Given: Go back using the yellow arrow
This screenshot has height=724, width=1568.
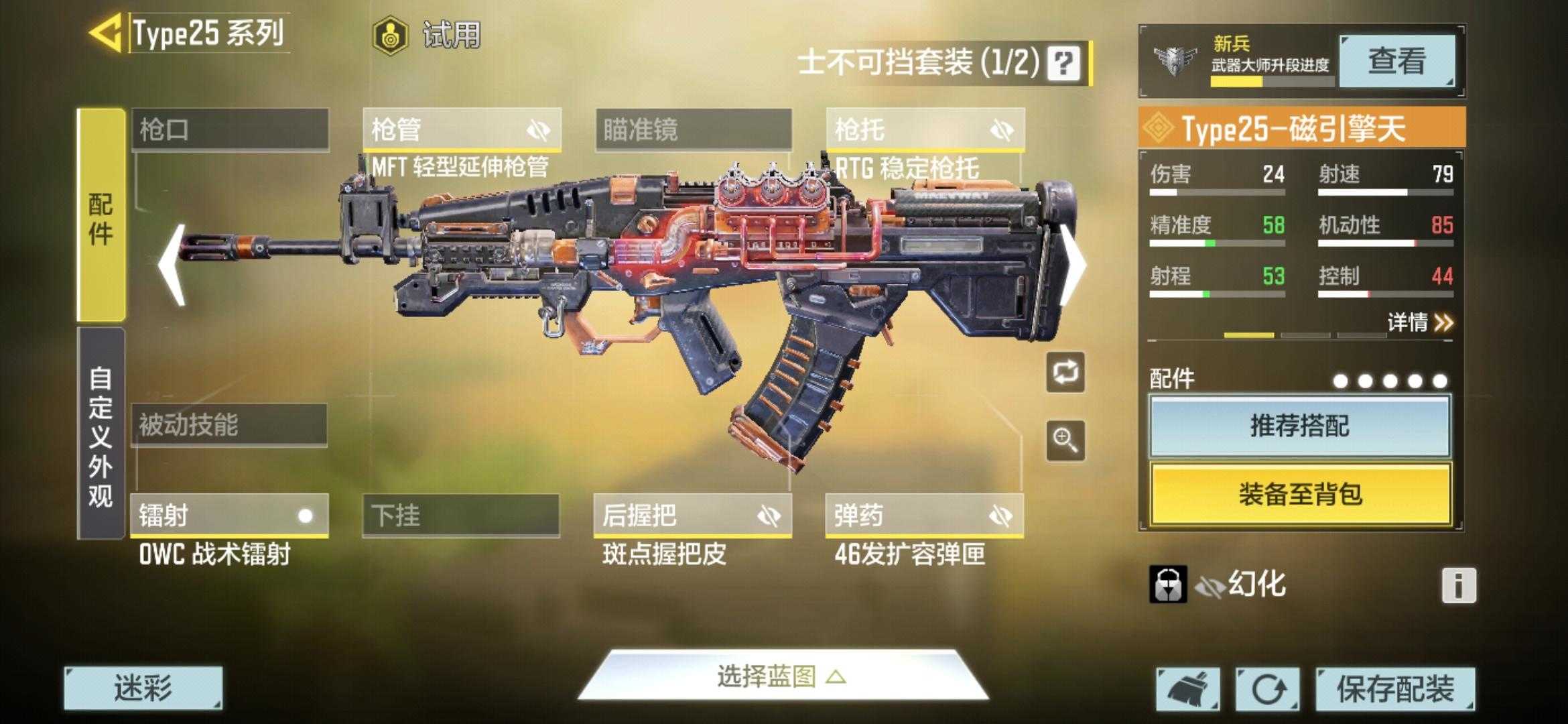Looking at the screenshot, I should tap(106, 32).
